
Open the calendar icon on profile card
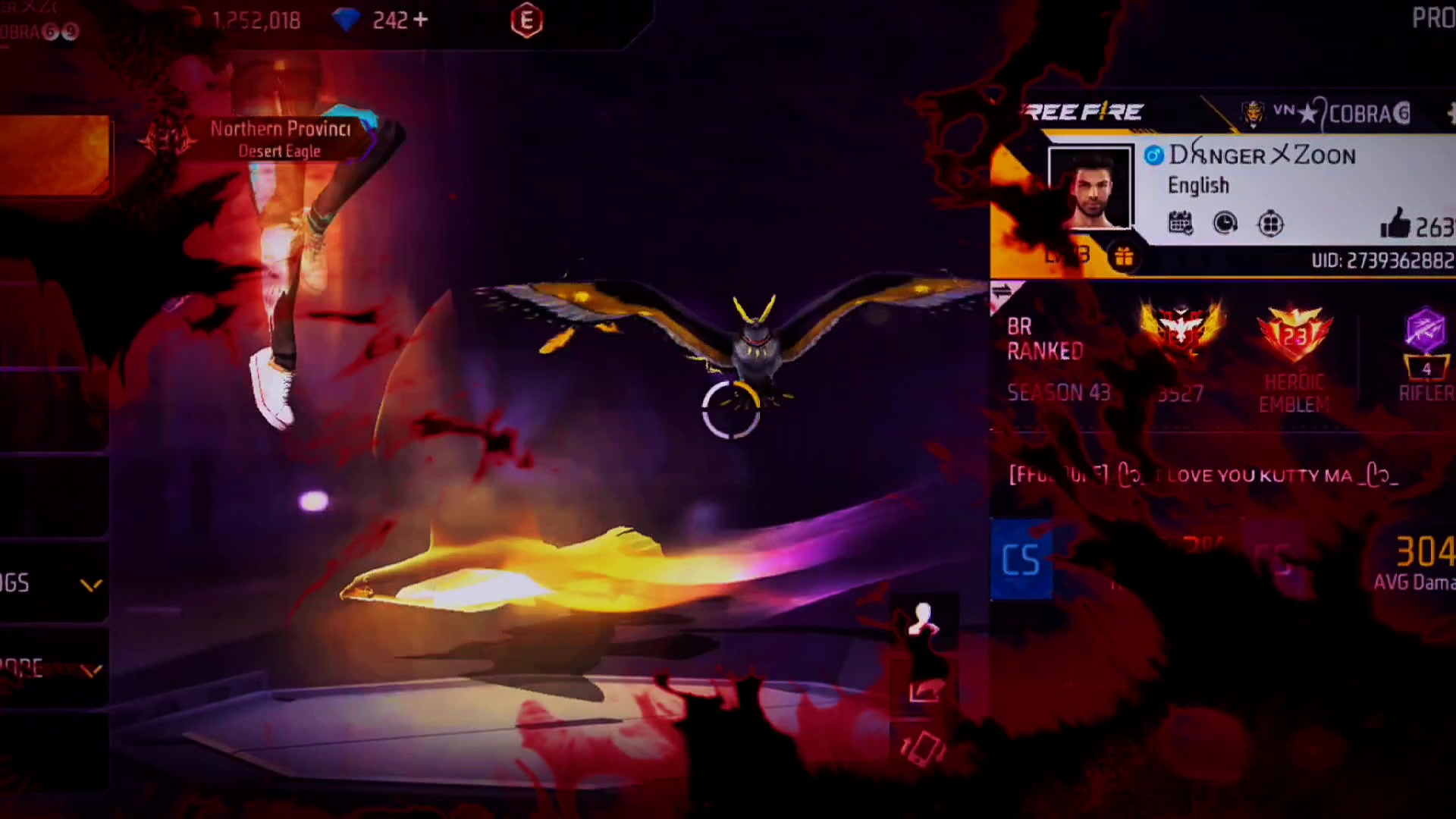point(1180,224)
